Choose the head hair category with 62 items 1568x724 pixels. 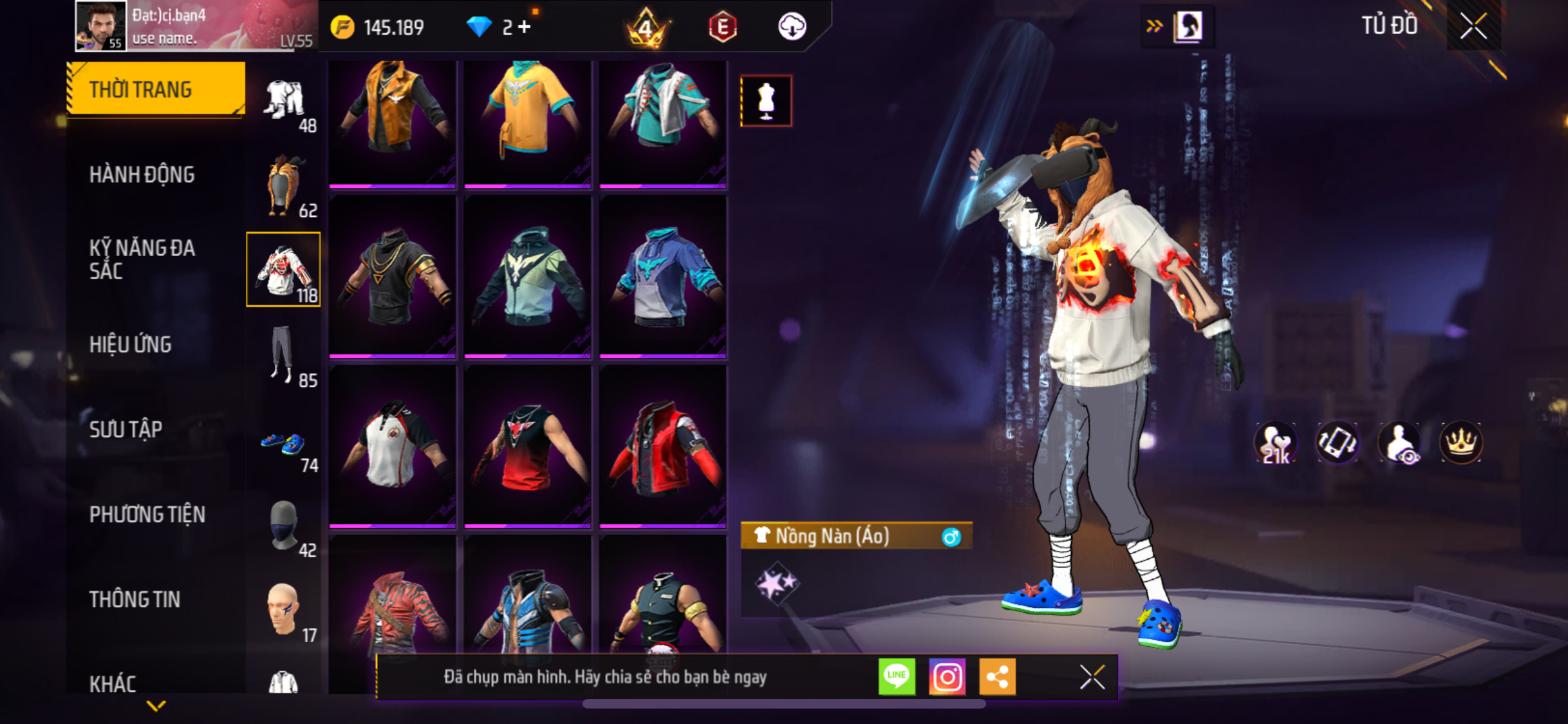click(283, 185)
